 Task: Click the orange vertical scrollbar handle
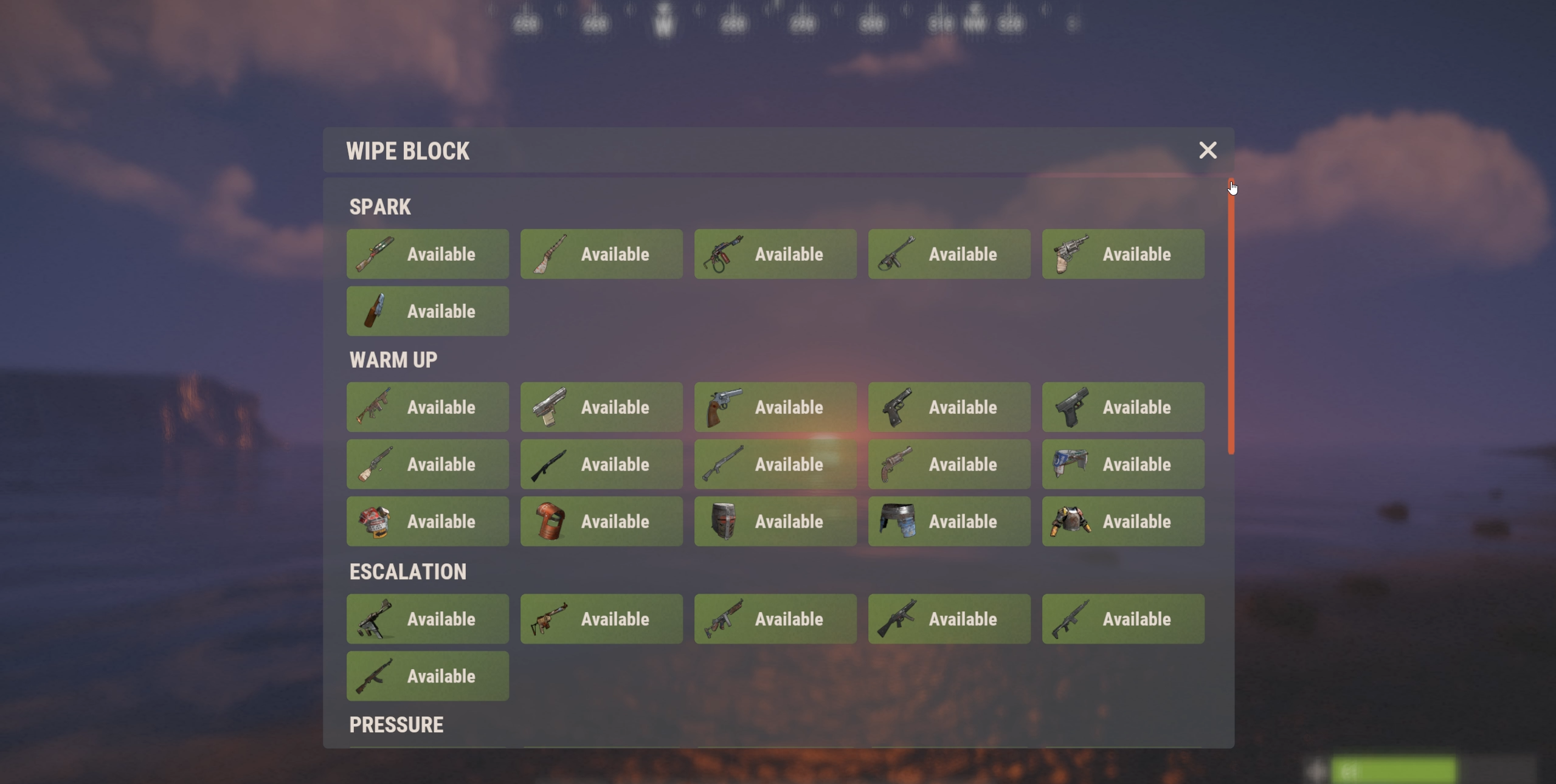click(x=1231, y=316)
